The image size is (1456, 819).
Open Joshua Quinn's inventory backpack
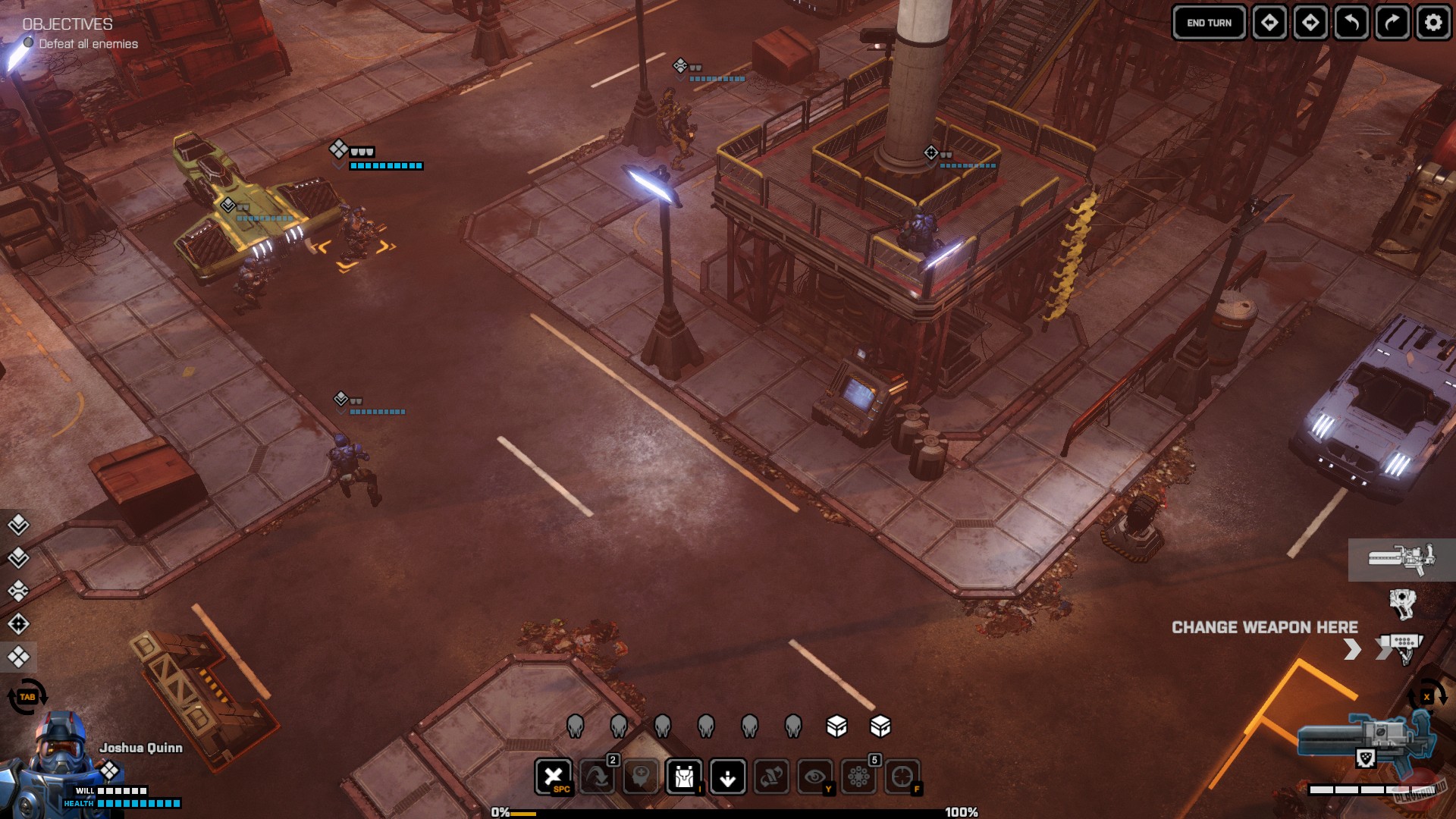(683, 777)
